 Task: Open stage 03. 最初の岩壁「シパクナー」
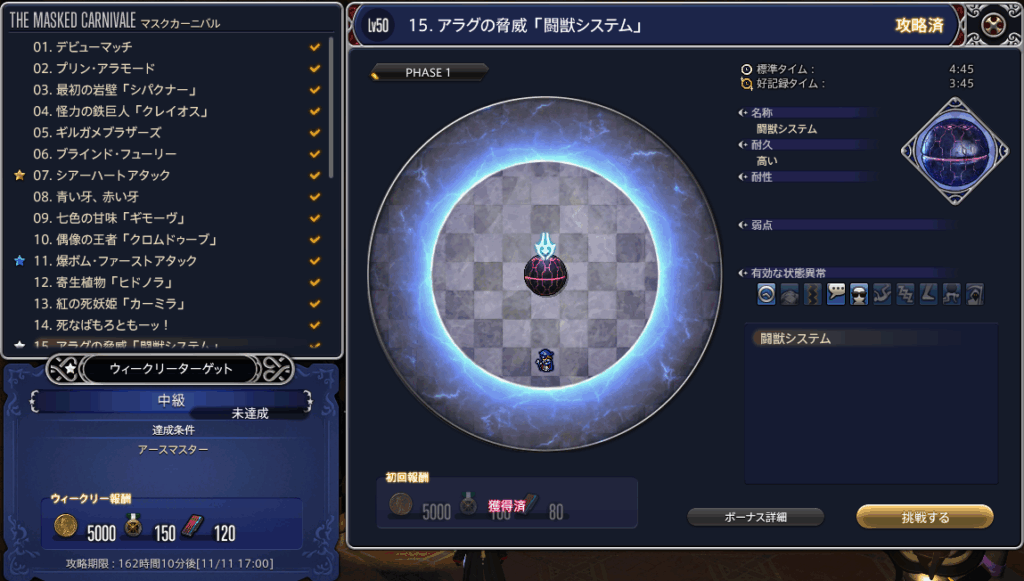point(110,90)
